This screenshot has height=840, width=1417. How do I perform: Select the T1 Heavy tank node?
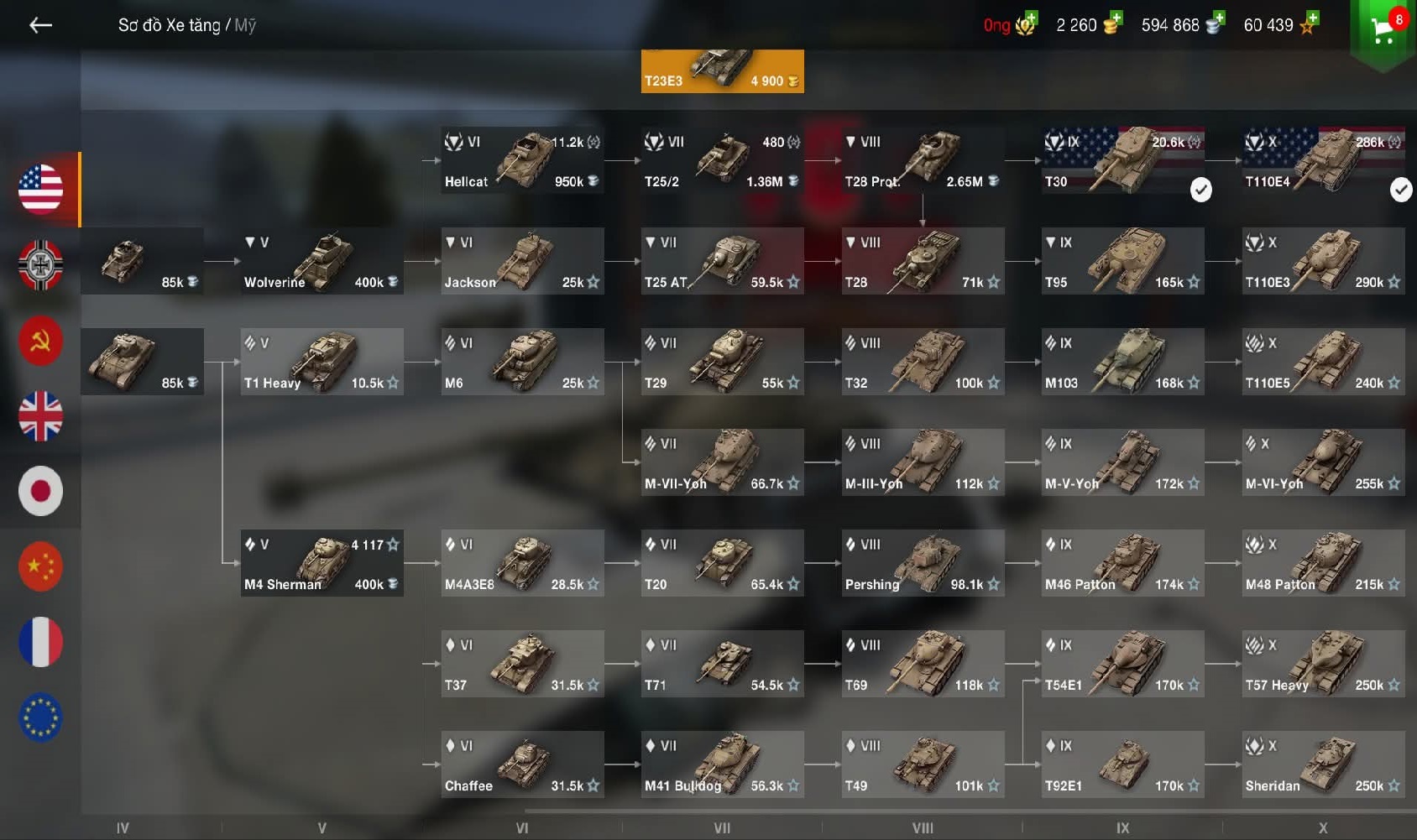click(x=322, y=362)
